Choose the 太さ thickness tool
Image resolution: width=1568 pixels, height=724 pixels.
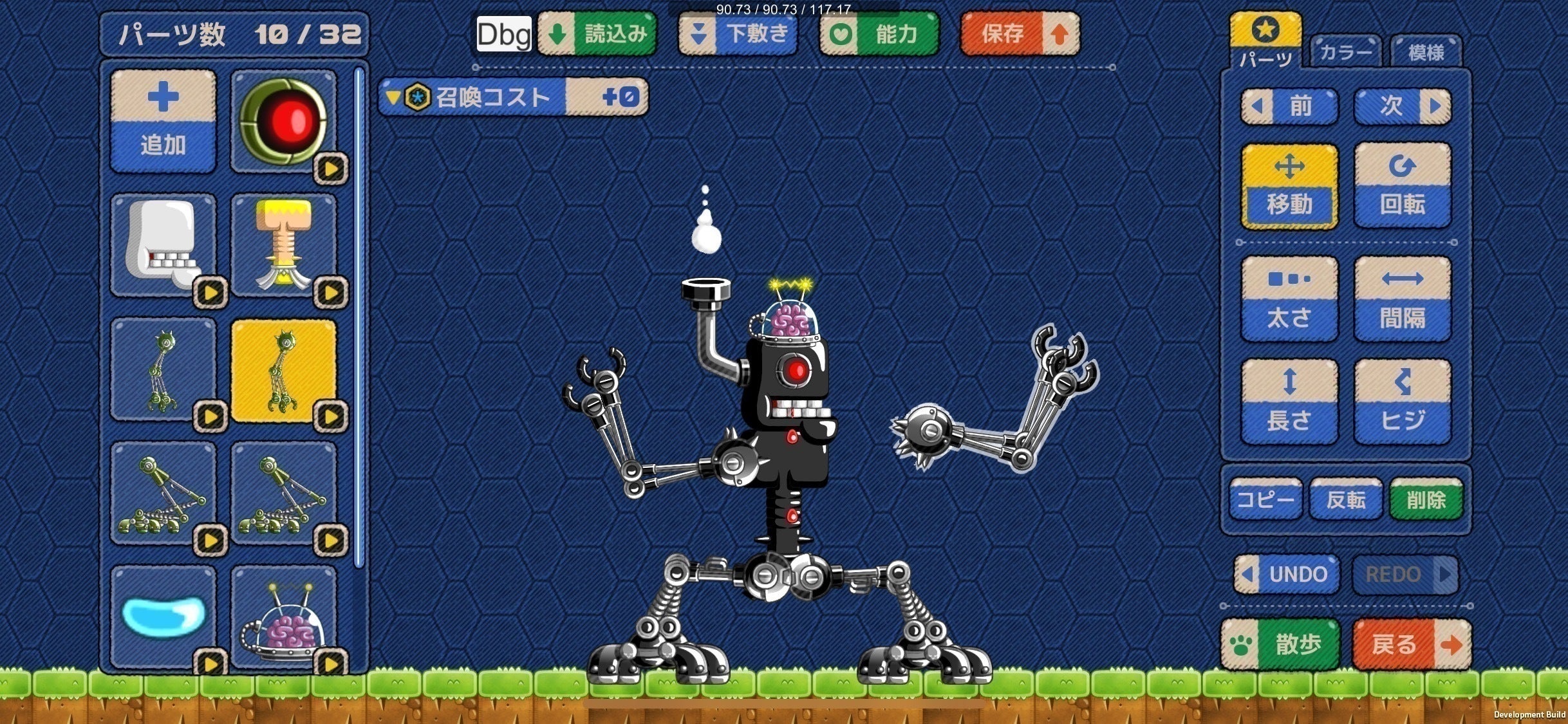[x=1289, y=299]
